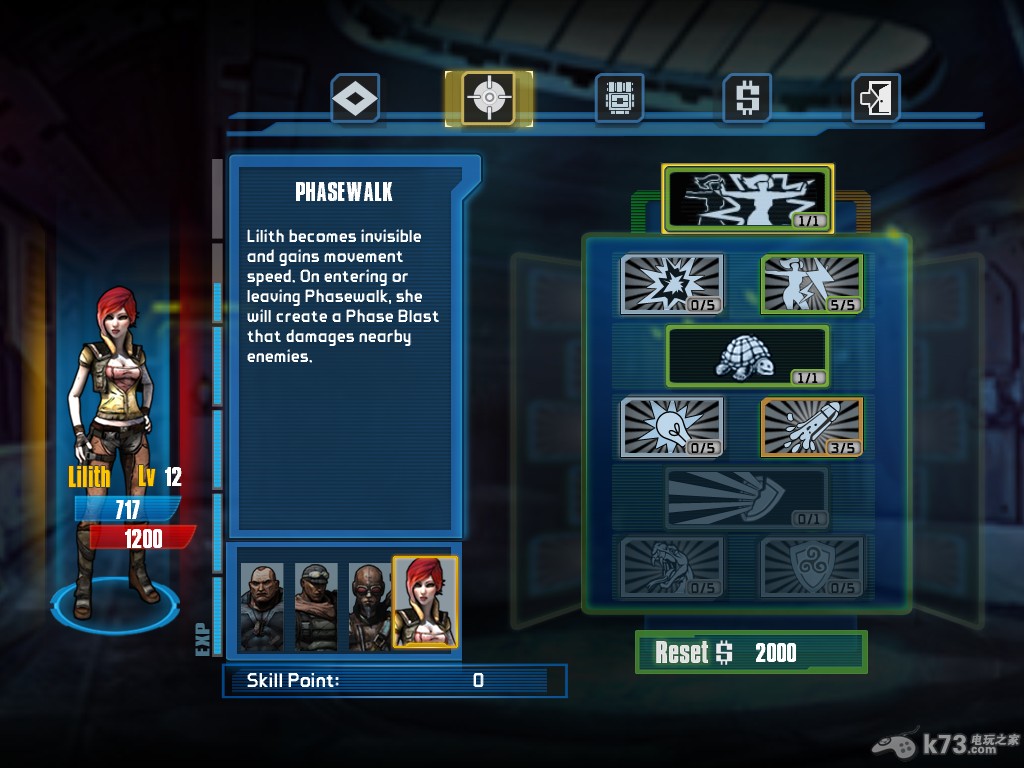Screen dimensions: 1024x768
Task: Switch to the backpack inventory tab
Action: pos(619,98)
